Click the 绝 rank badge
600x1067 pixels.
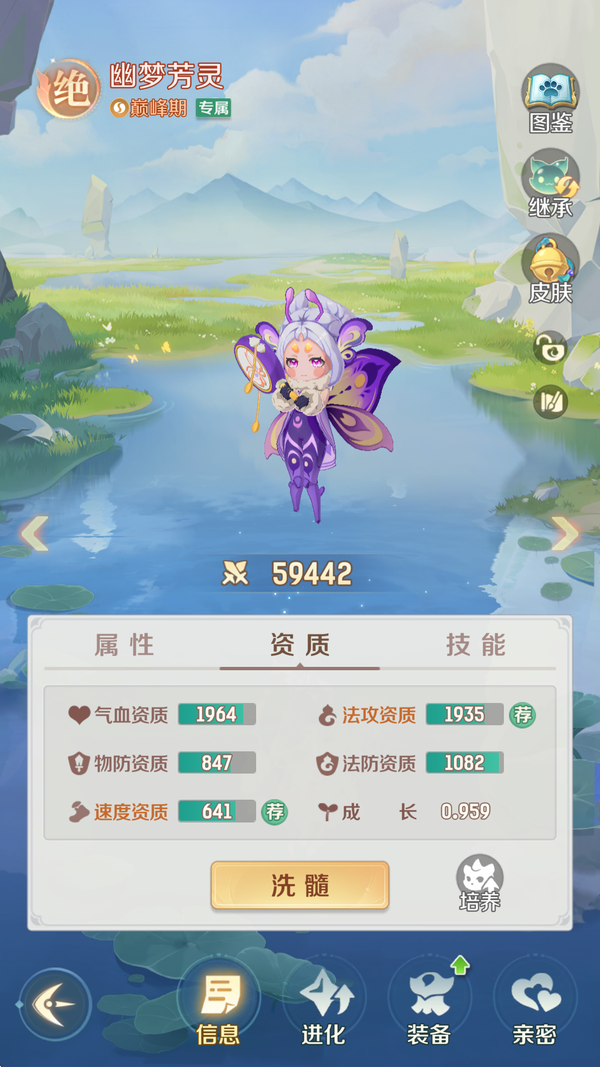pyautogui.click(x=68, y=90)
